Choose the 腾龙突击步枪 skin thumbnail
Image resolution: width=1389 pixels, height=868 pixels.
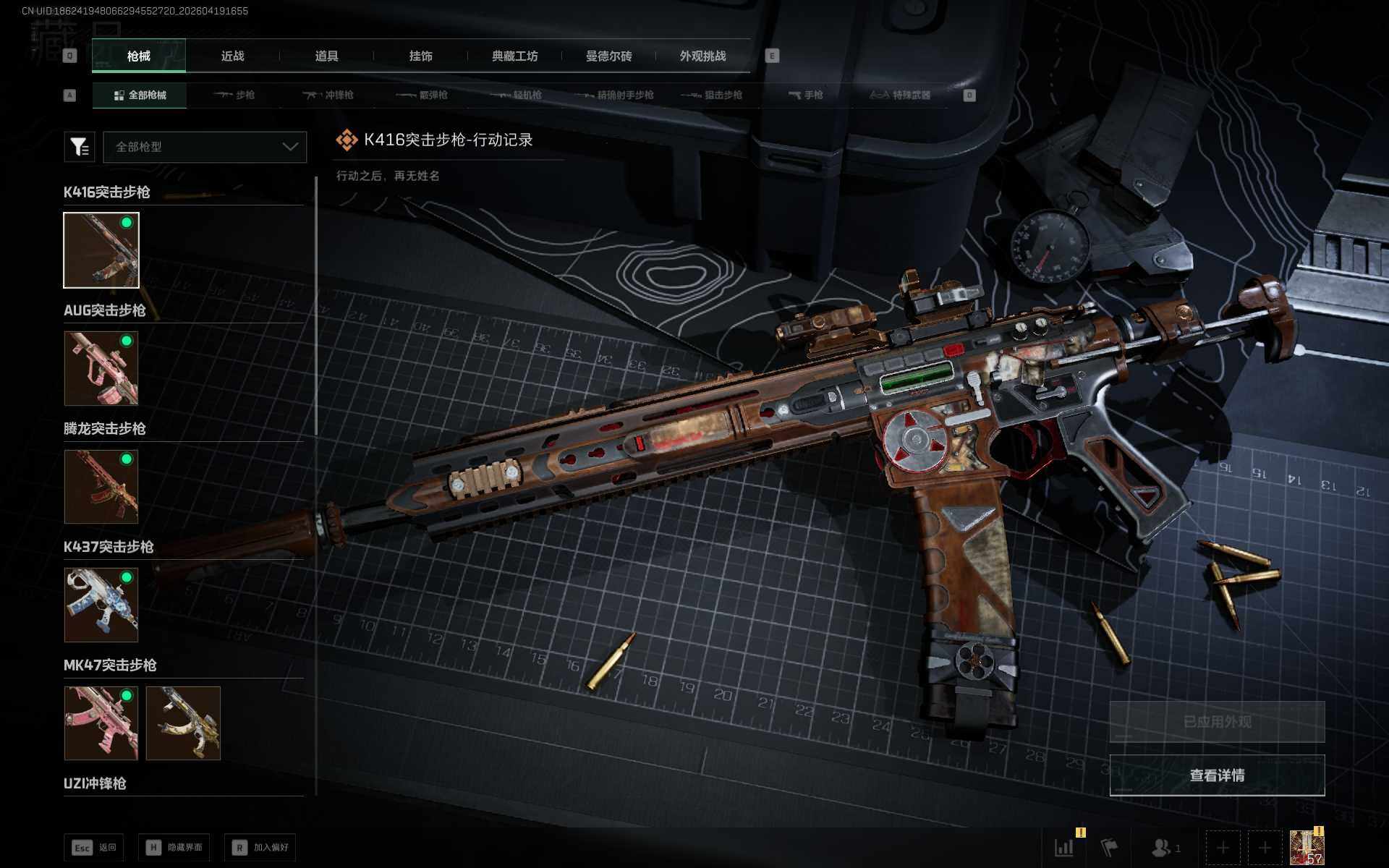pyautogui.click(x=101, y=486)
